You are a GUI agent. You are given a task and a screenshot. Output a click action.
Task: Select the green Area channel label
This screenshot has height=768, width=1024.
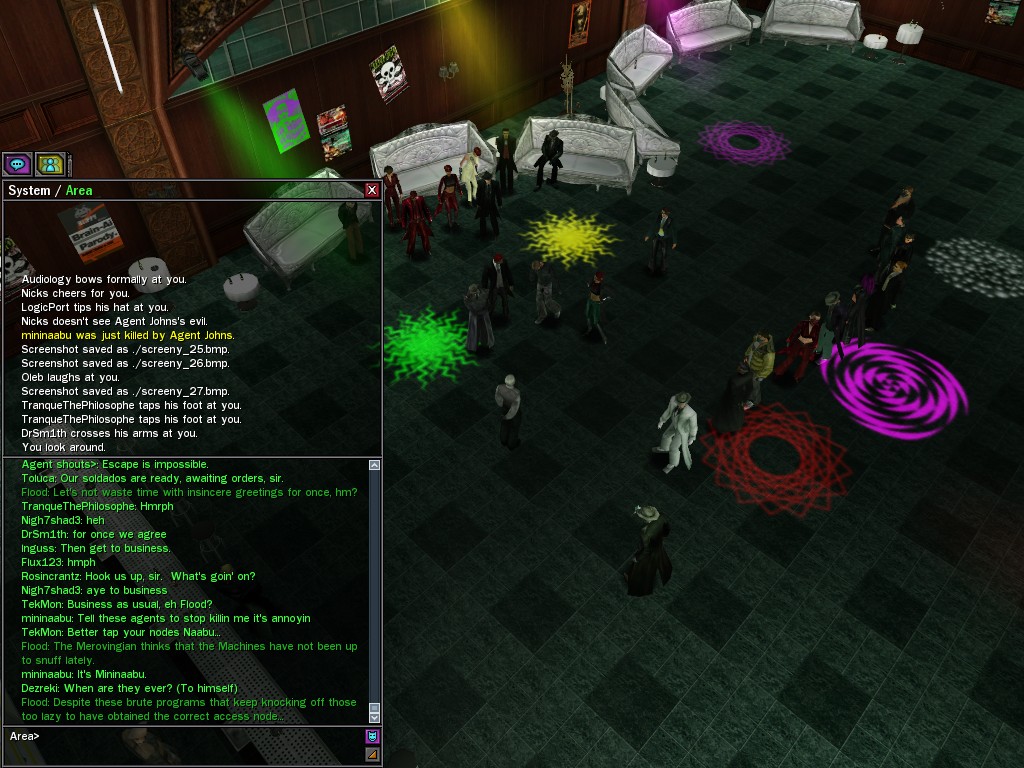point(79,190)
